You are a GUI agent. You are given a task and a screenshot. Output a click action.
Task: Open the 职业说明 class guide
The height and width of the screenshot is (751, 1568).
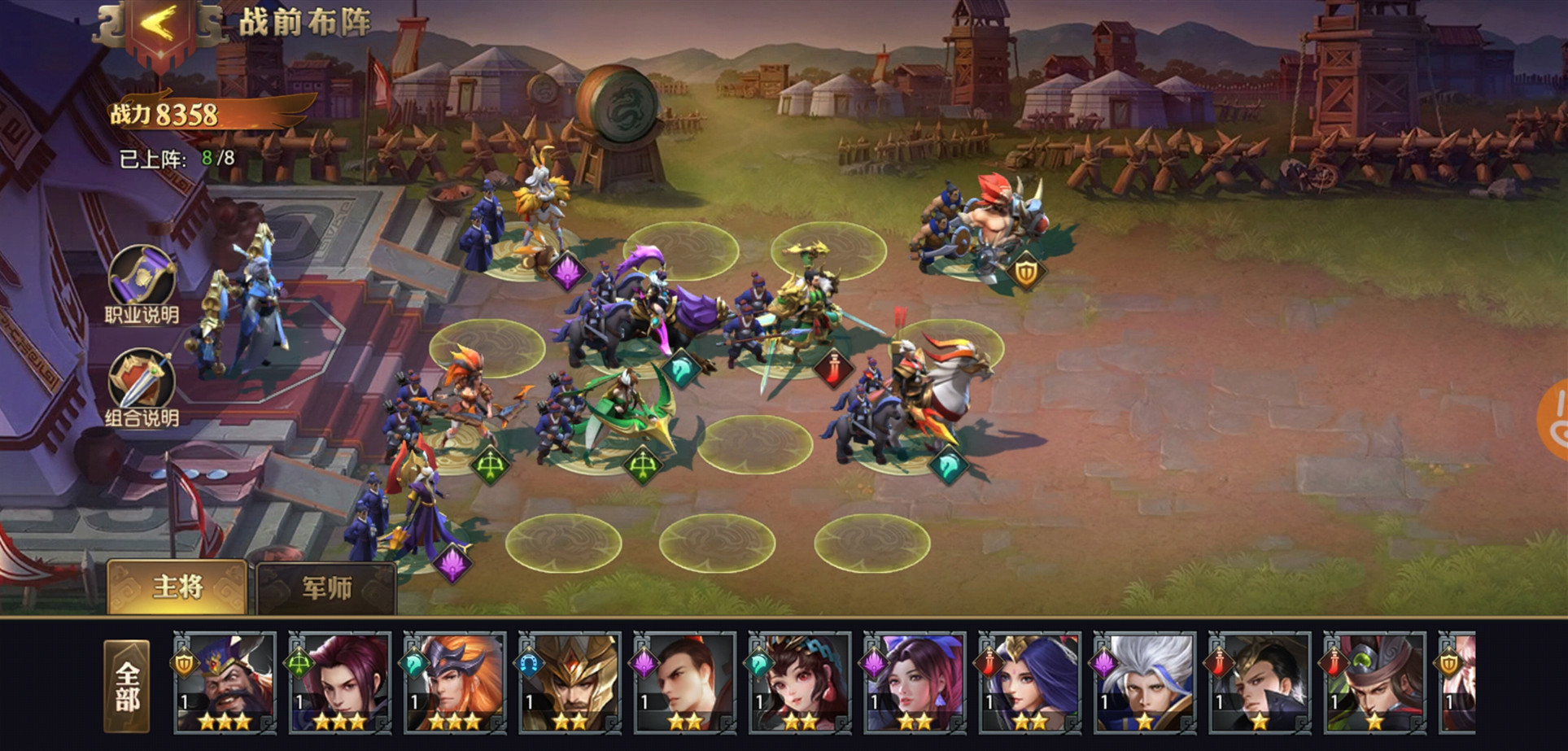coord(142,279)
